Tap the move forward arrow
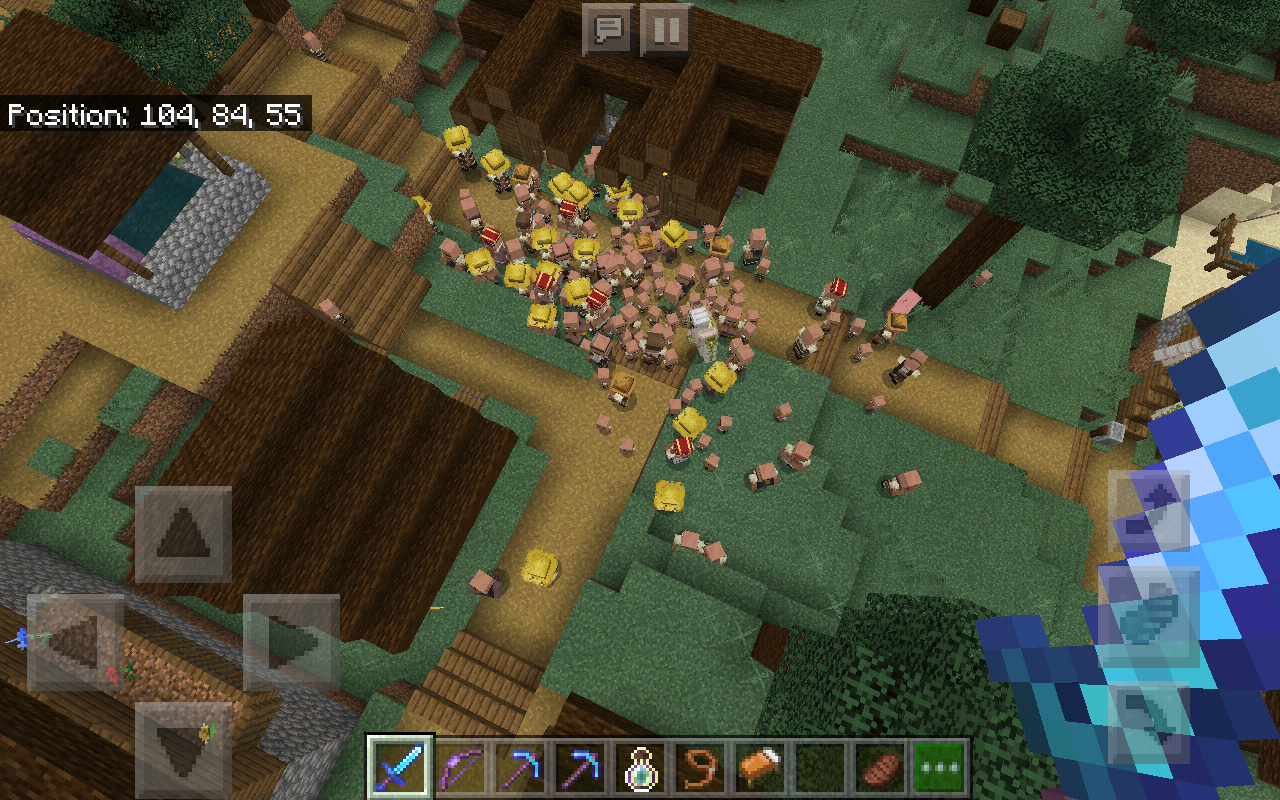The width and height of the screenshot is (1280, 800). click(x=183, y=534)
